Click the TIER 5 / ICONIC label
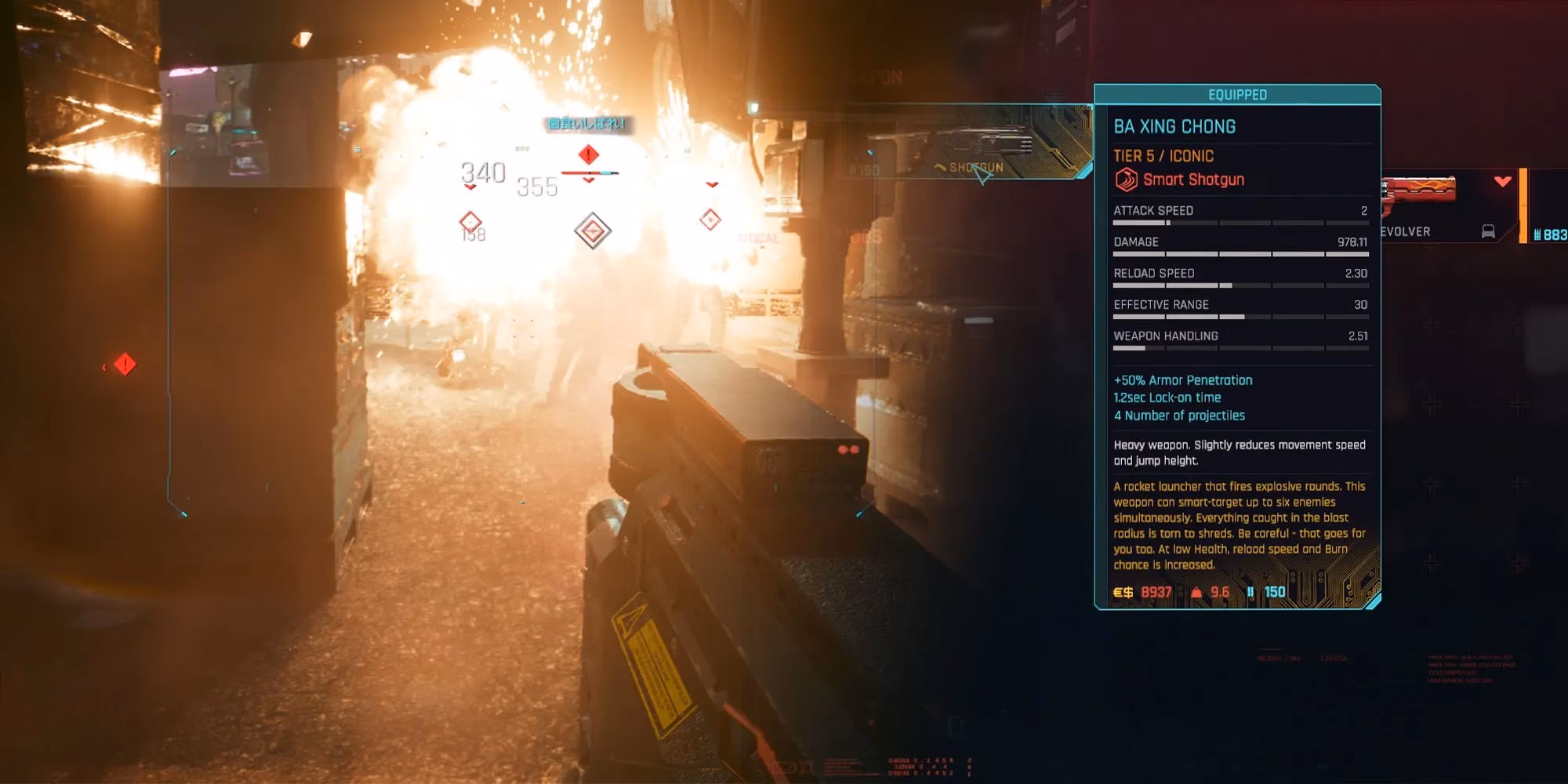 point(1163,156)
